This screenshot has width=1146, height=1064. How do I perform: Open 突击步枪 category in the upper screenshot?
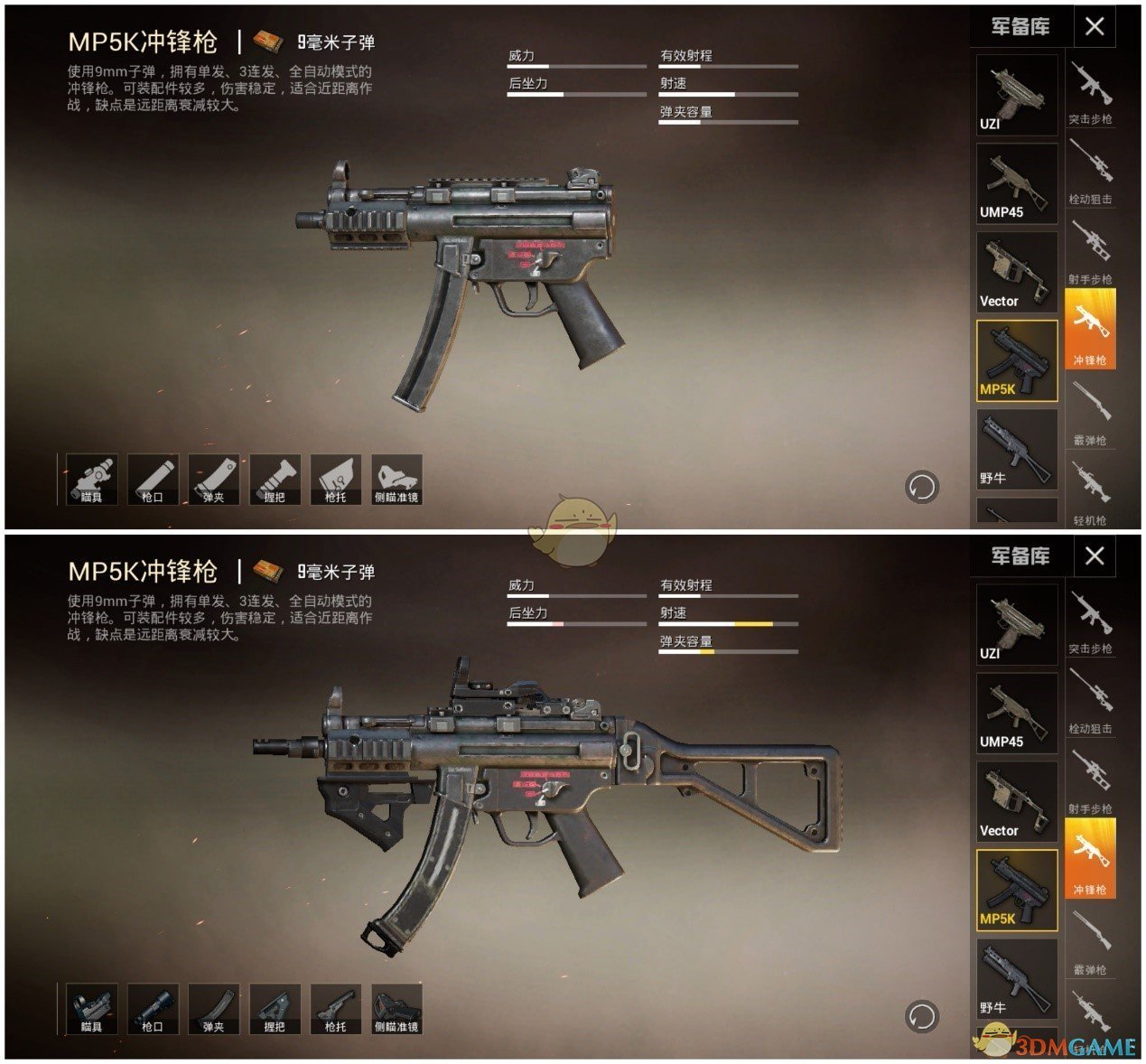[1090, 91]
